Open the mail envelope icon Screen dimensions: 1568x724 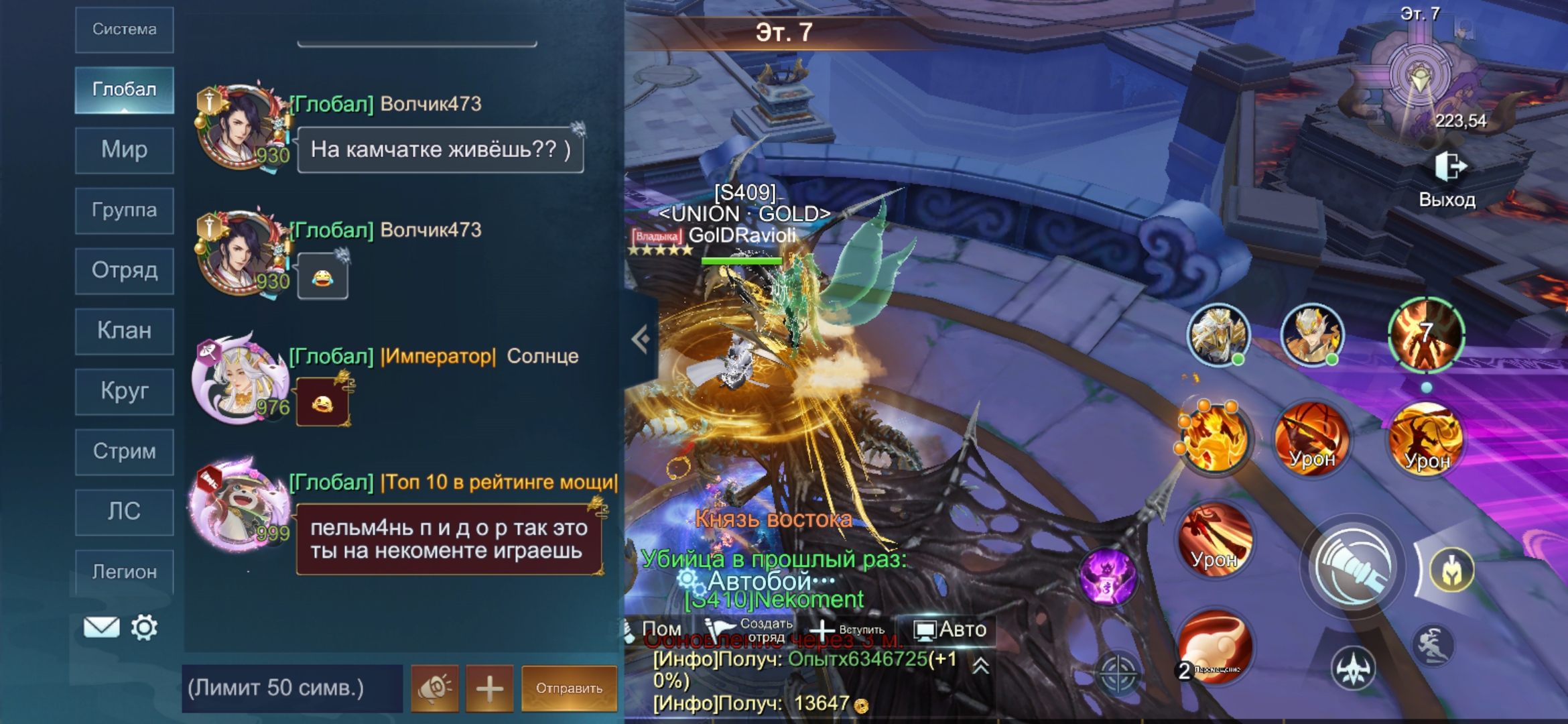101,627
